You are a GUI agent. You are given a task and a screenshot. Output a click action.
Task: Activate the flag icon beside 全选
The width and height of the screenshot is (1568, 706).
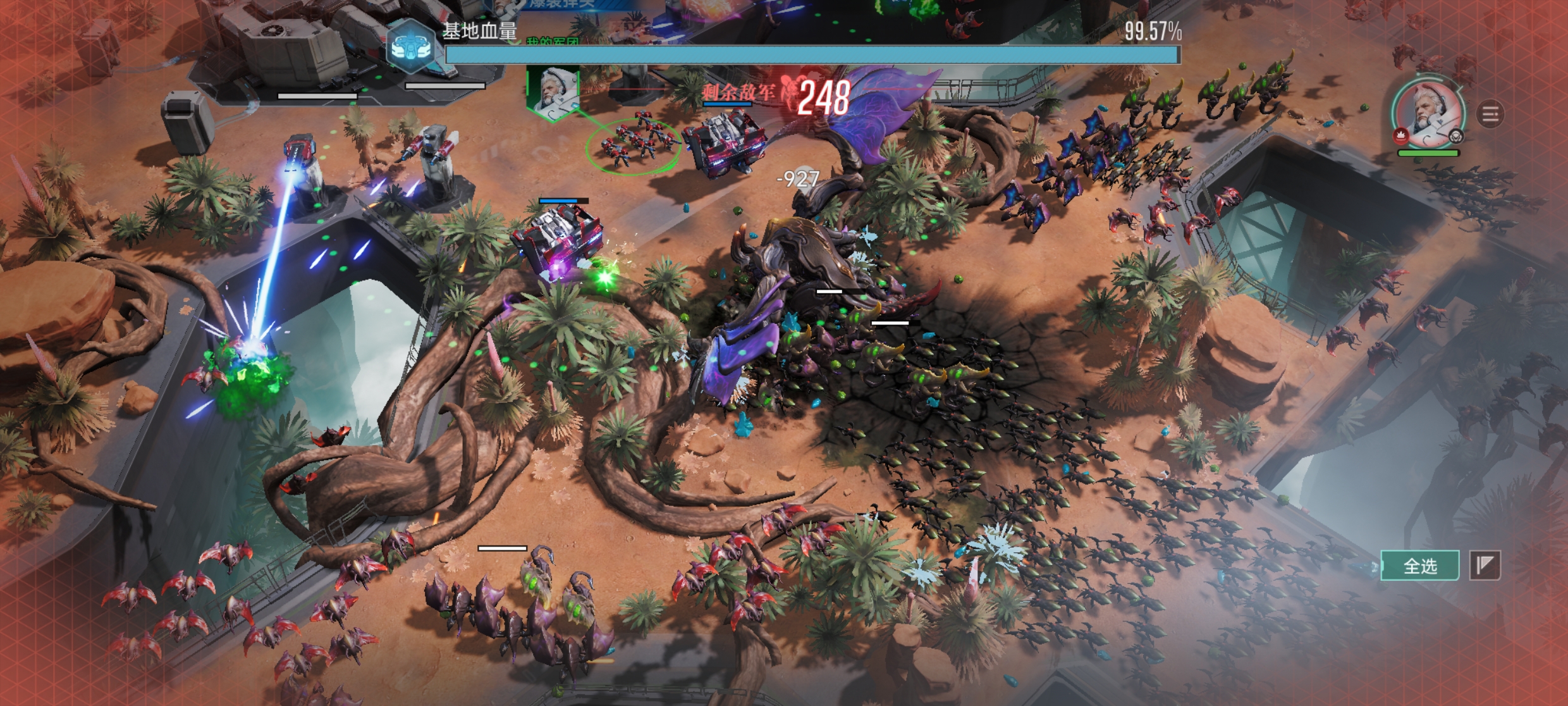(1485, 566)
